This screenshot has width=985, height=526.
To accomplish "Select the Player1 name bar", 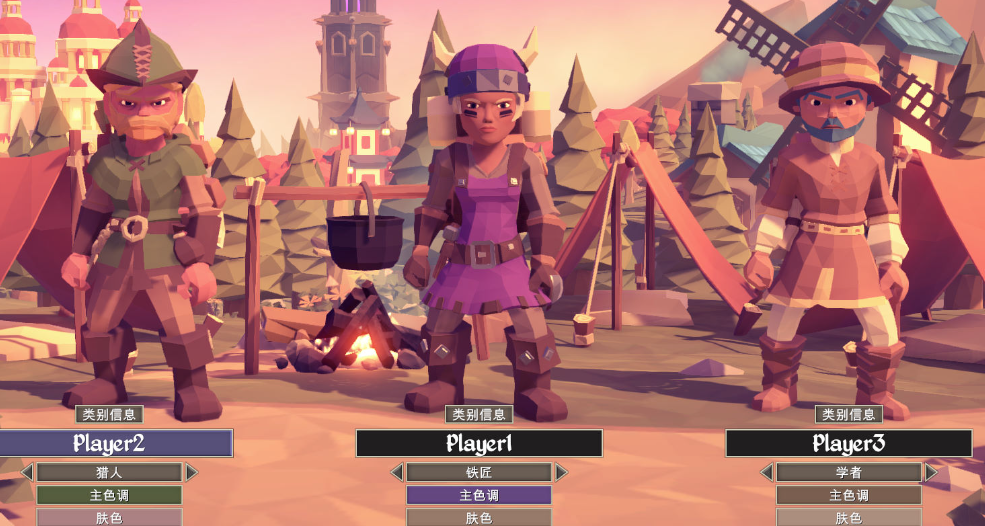I will point(479,443).
